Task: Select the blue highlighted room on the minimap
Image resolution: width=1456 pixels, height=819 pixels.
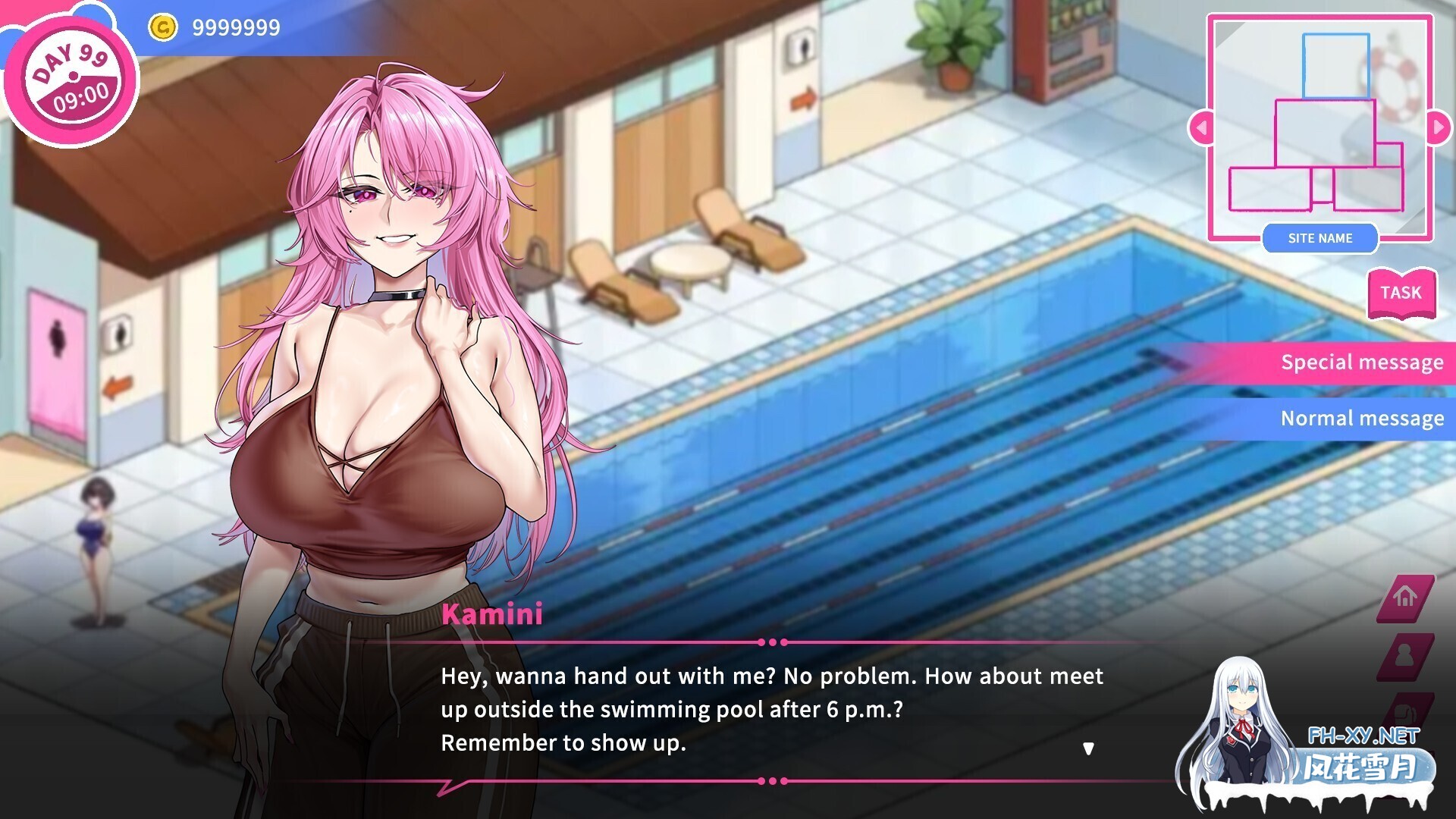Action: coord(1335,66)
